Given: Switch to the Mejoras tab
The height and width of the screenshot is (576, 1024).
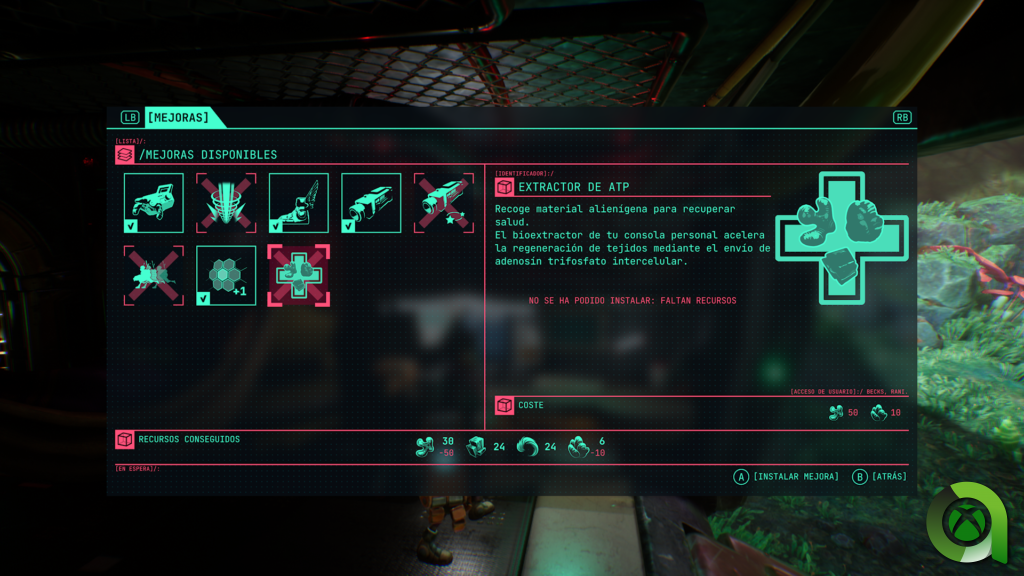Looking at the screenshot, I should [x=178, y=117].
